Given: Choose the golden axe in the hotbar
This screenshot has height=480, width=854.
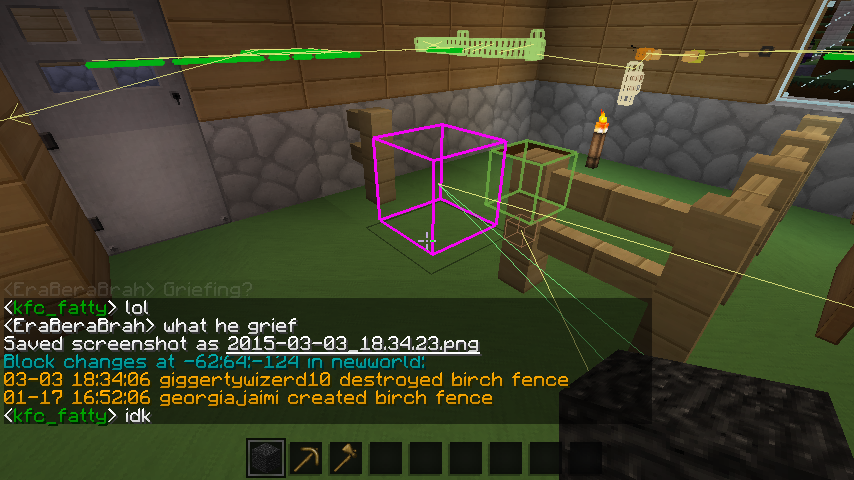Looking at the screenshot, I should (345, 459).
